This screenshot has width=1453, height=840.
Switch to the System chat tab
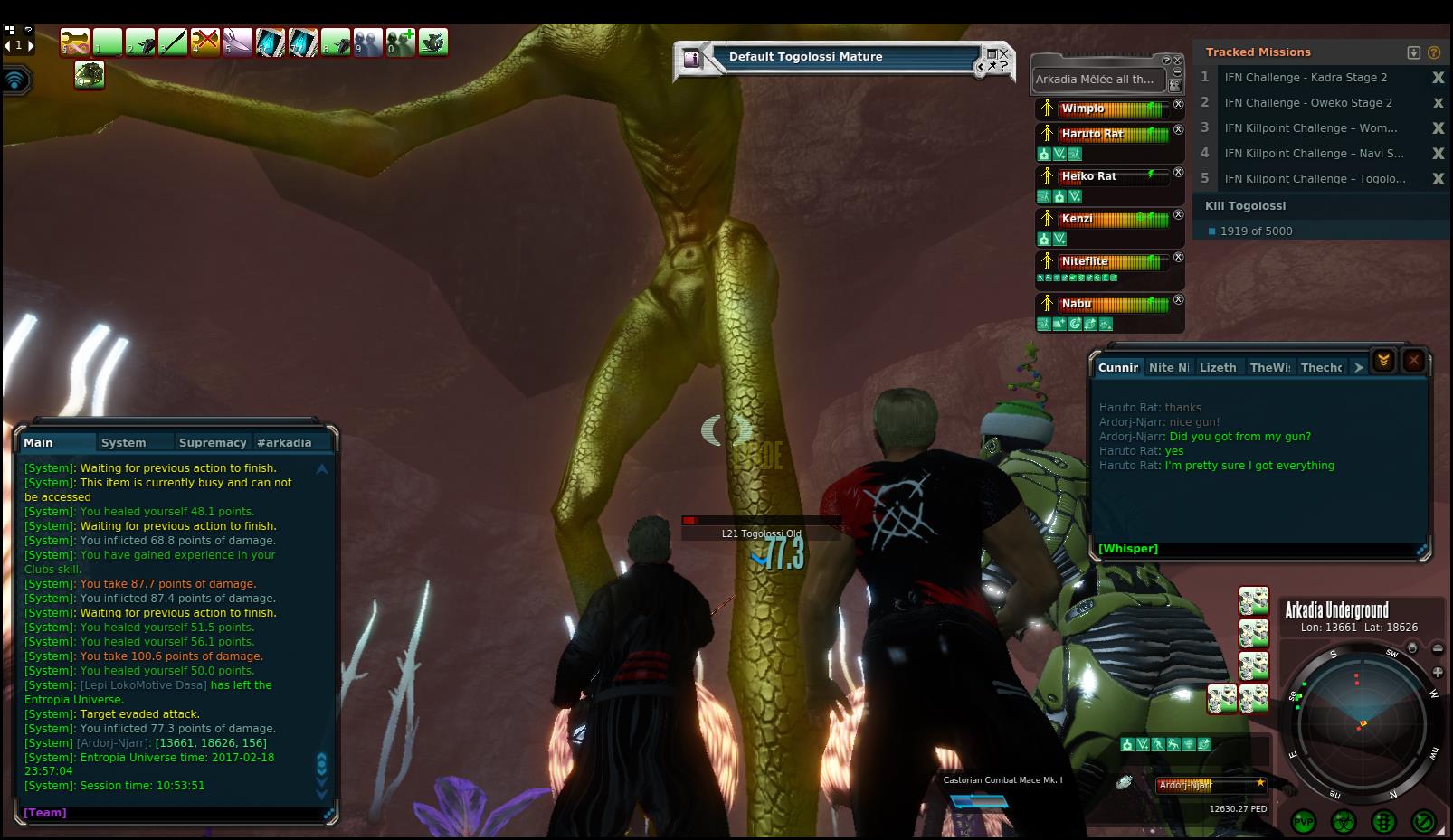(124, 442)
